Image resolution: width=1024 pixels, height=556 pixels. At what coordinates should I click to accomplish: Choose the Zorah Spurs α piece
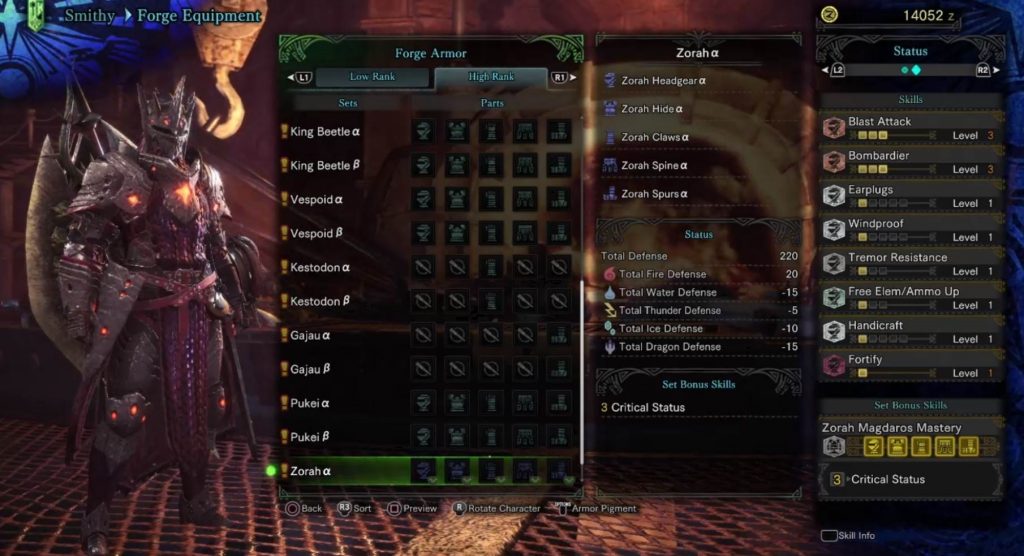(x=655, y=194)
